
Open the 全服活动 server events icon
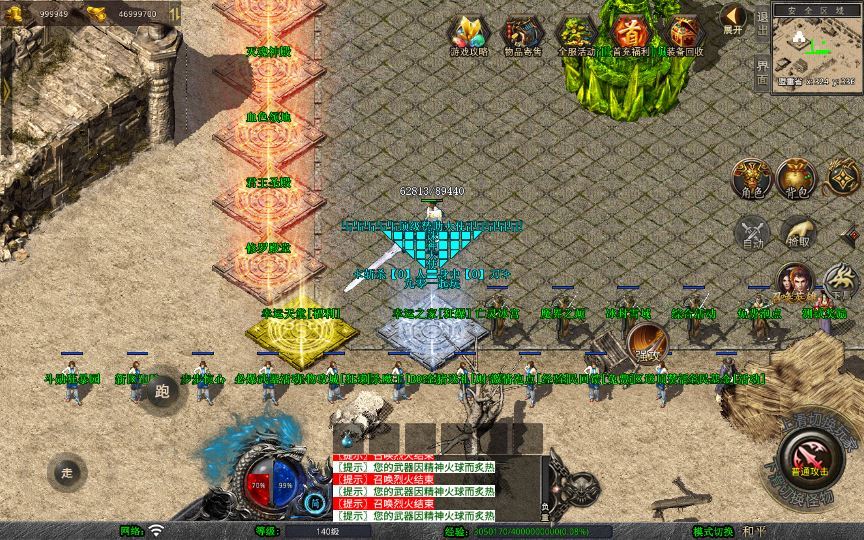(x=576, y=34)
